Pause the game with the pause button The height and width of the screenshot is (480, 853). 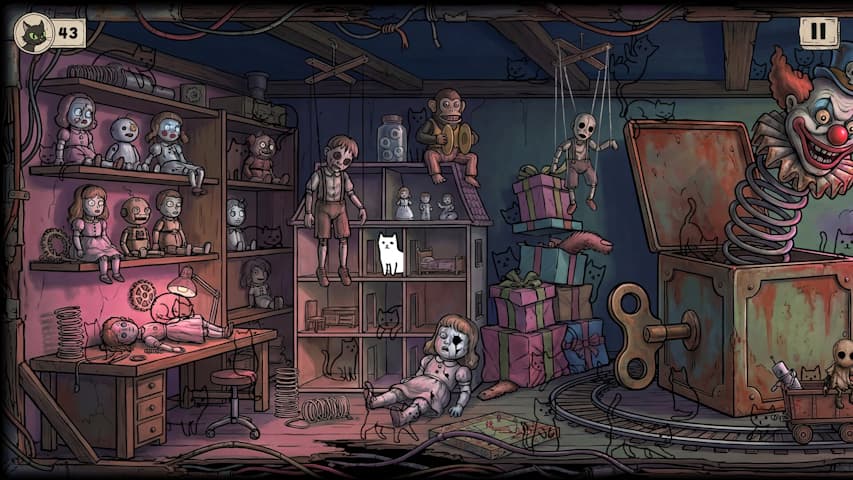pos(818,32)
